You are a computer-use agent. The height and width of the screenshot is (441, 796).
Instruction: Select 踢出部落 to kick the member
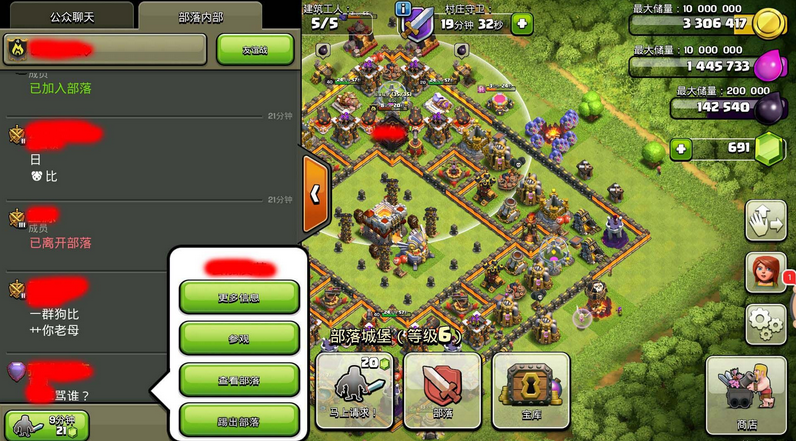(x=239, y=419)
